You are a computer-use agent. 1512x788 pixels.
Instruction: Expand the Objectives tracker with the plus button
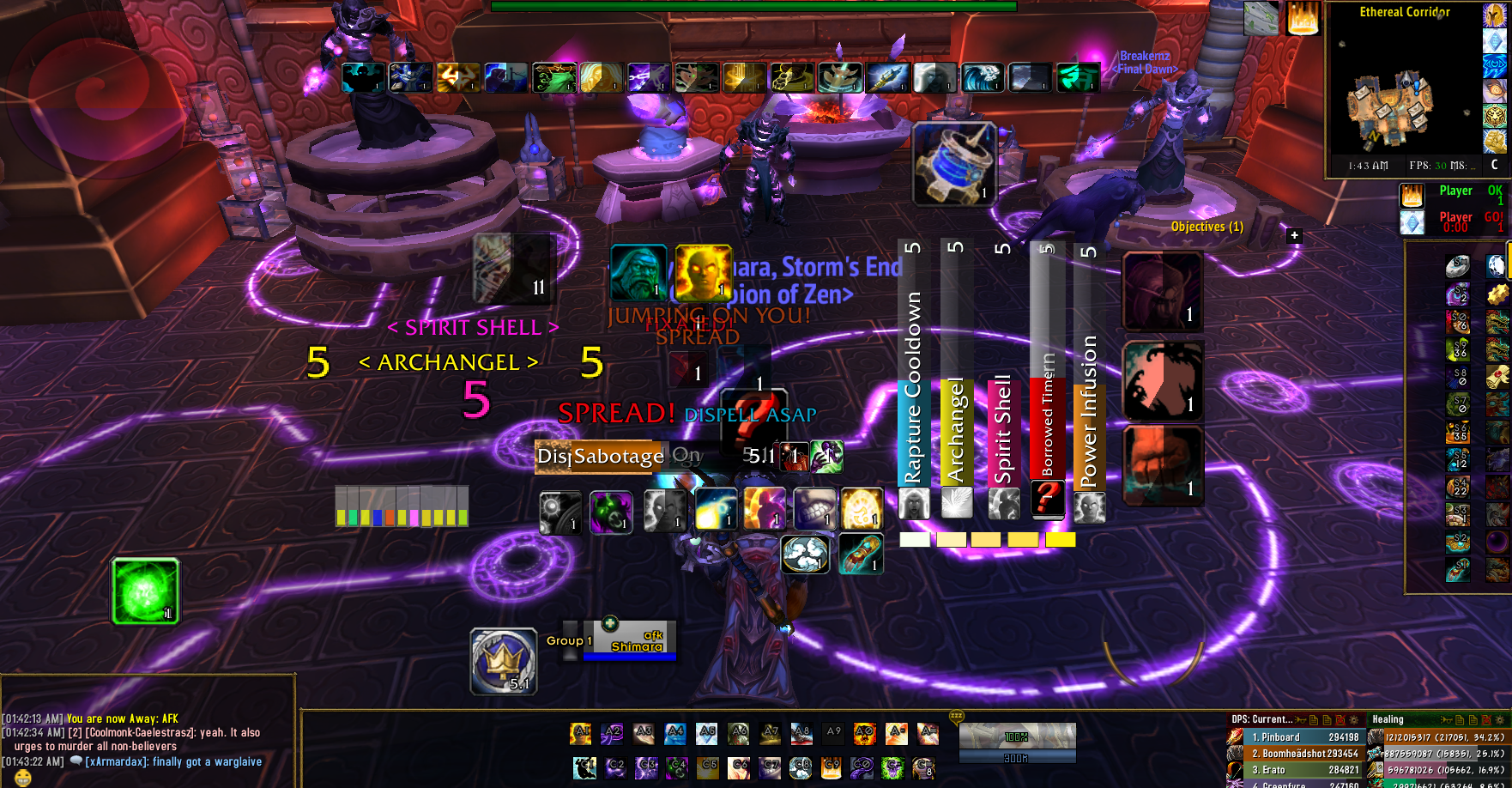click(x=1294, y=235)
